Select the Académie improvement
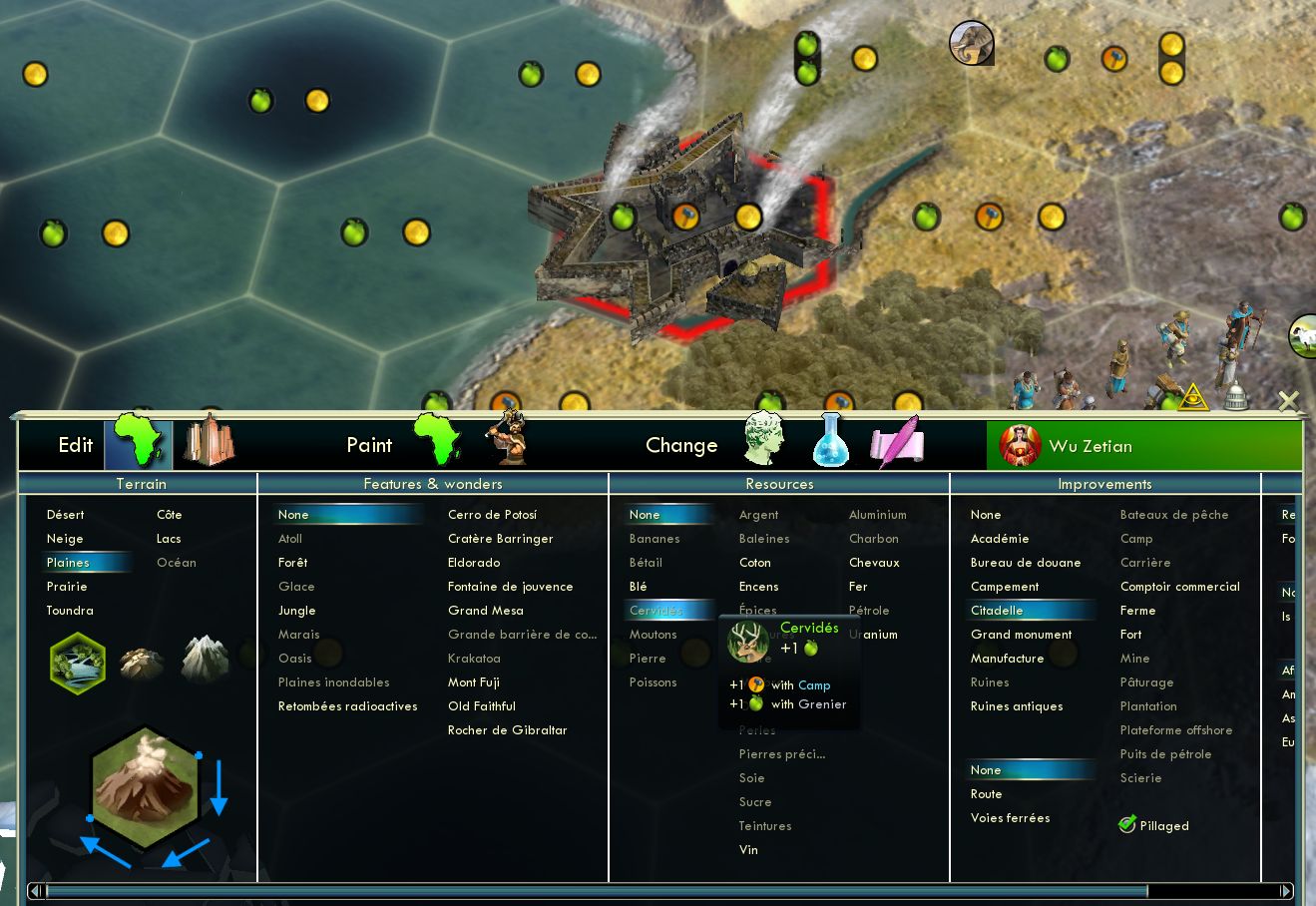 coord(1000,539)
